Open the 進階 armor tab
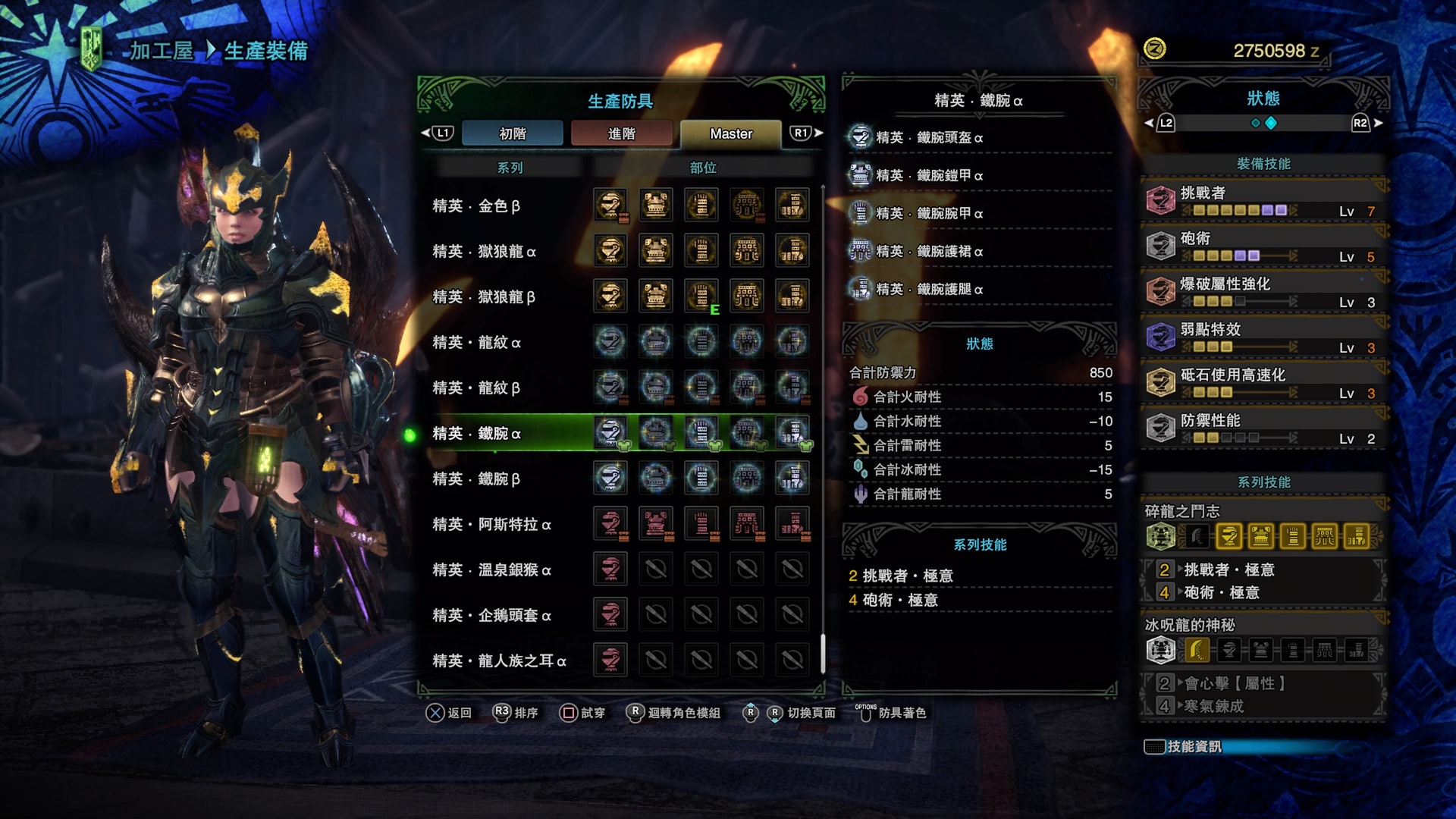The height and width of the screenshot is (819, 1456). pos(621,133)
